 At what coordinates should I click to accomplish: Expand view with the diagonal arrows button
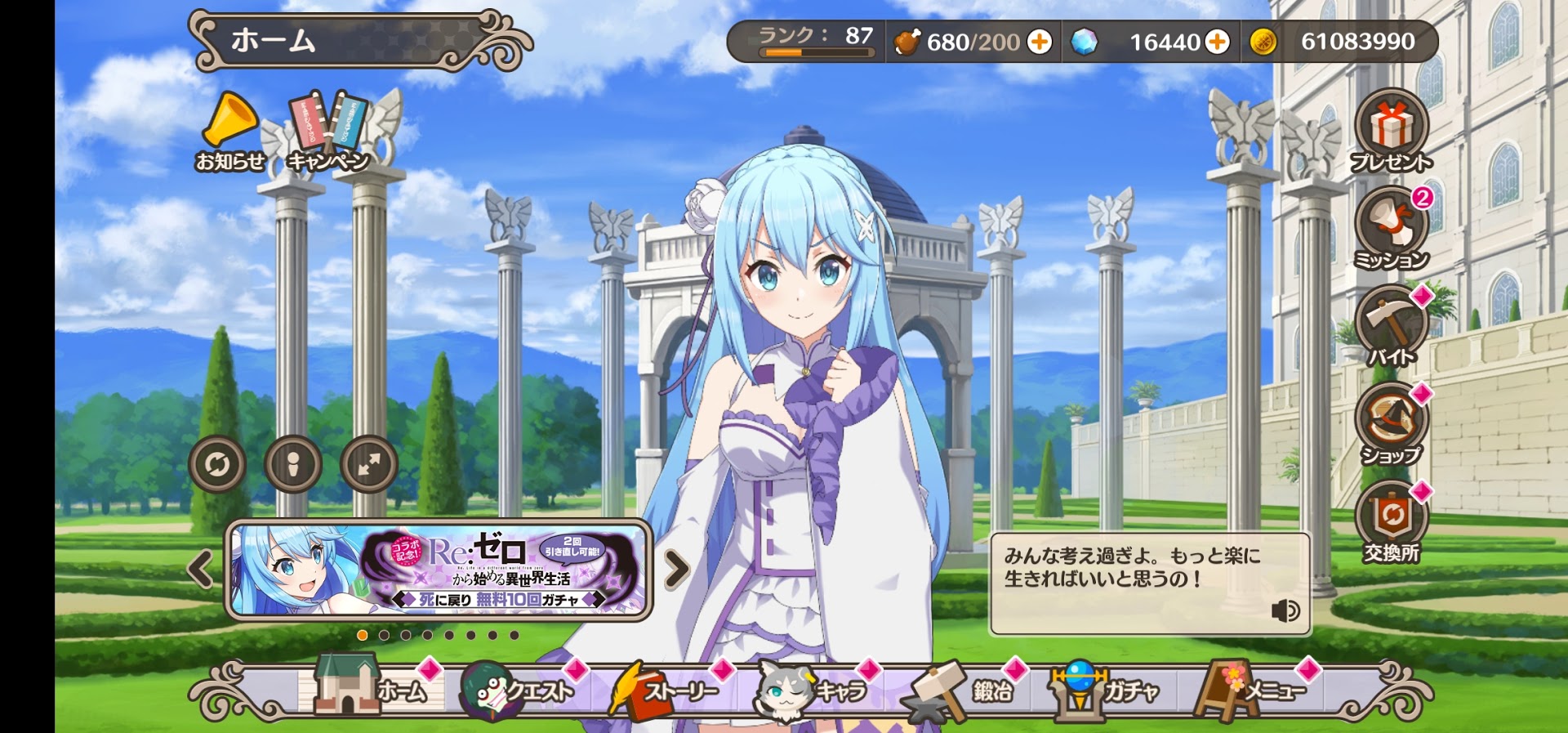(369, 464)
